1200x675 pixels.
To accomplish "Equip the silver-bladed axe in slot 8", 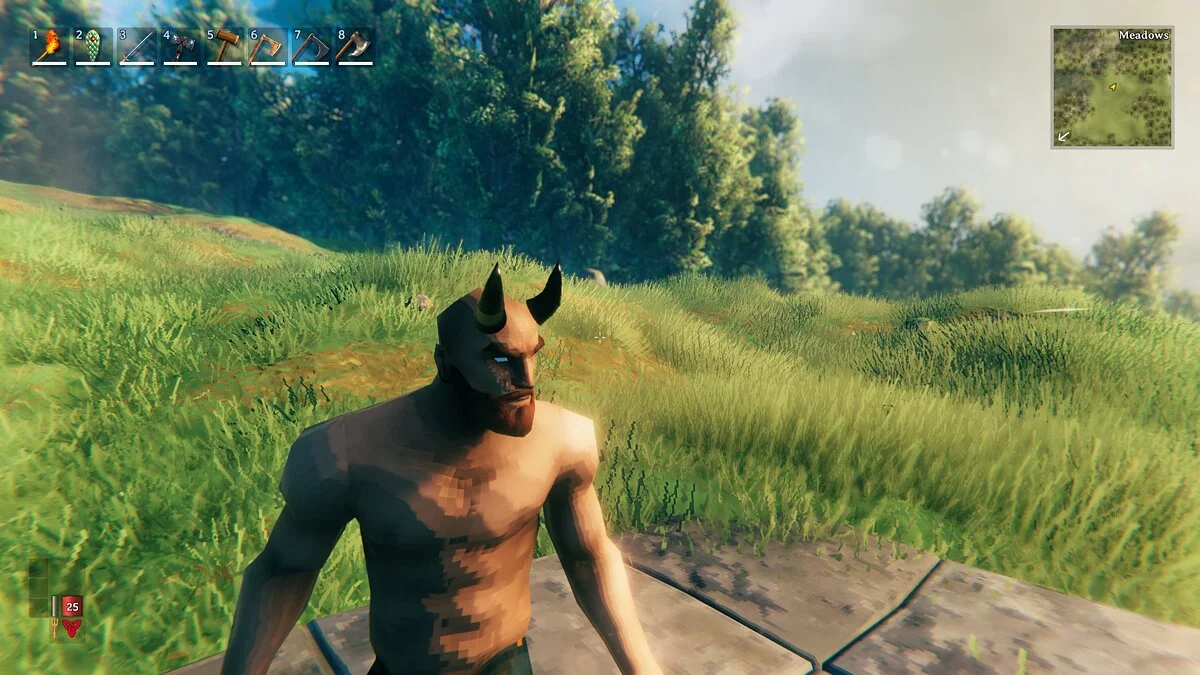I will click(x=355, y=46).
